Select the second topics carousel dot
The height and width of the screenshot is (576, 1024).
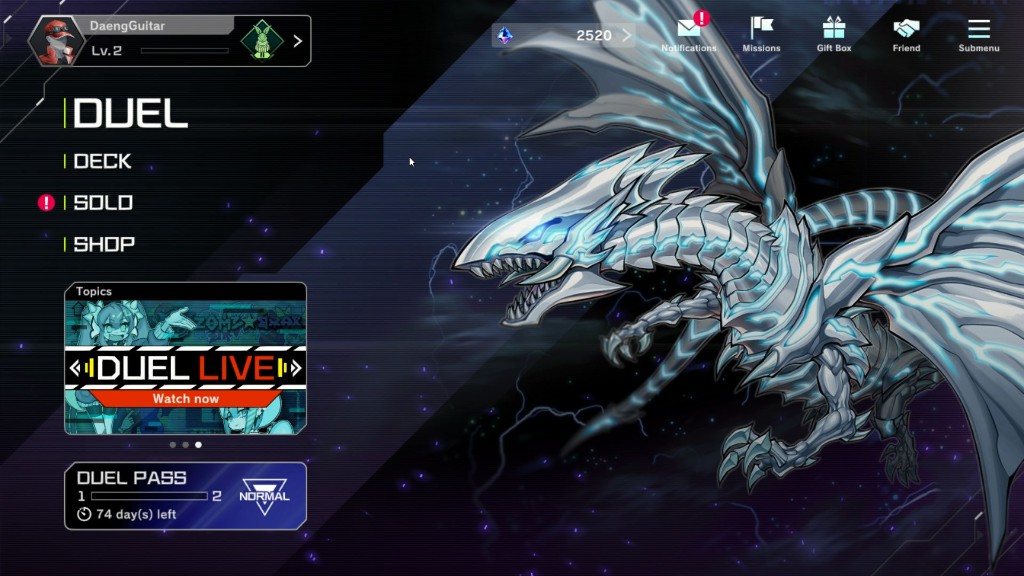click(185, 444)
